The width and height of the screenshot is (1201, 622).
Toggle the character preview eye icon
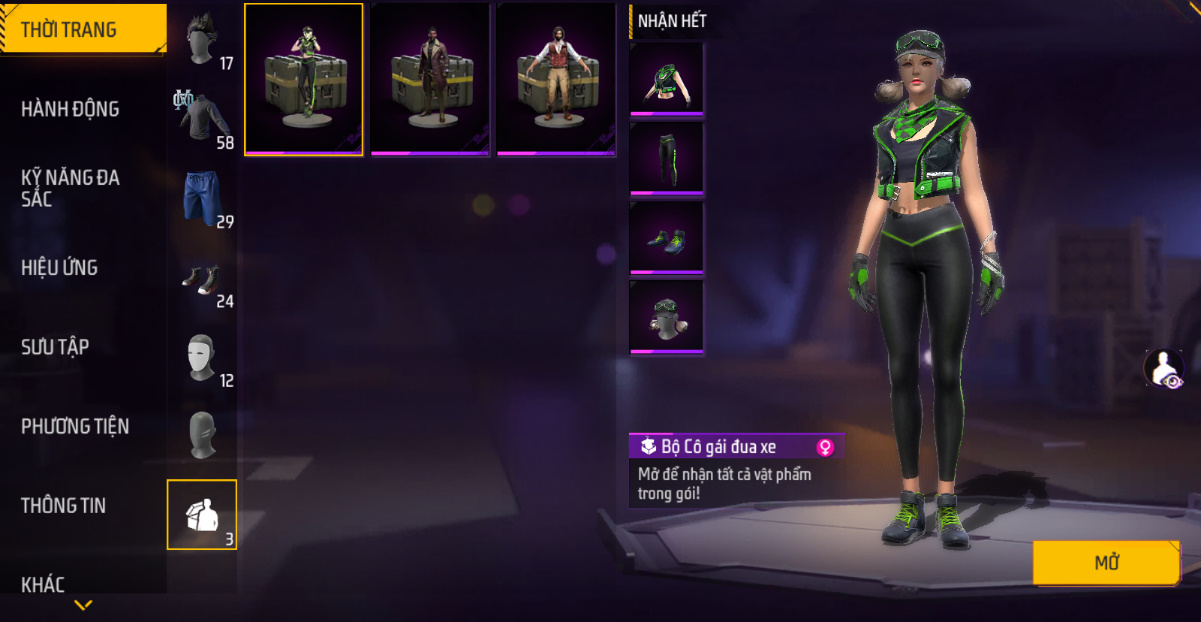tap(1163, 368)
